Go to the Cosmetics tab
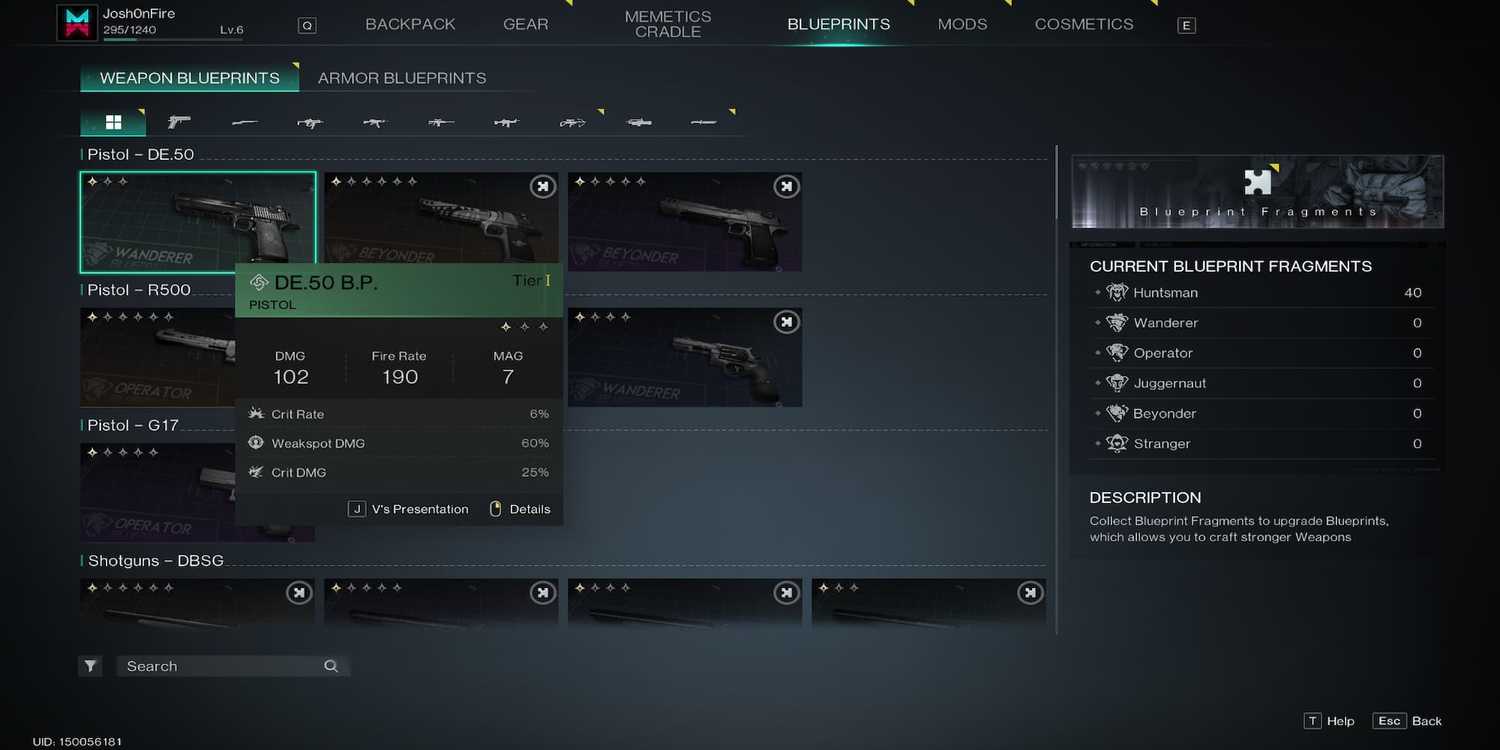This screenshot has height=750, width=1500. pos(1084,24)
